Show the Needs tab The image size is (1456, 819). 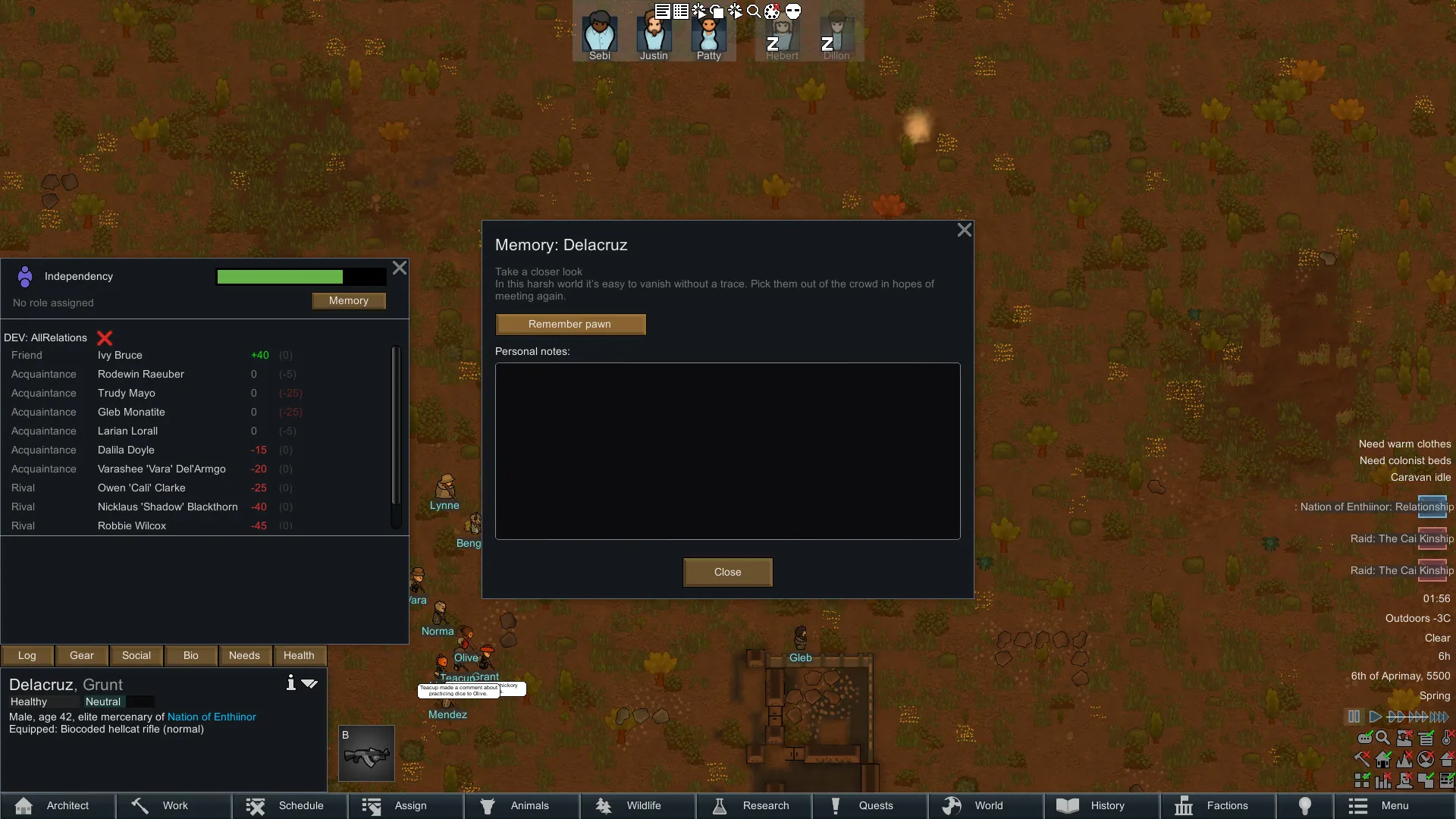(244, 656)
